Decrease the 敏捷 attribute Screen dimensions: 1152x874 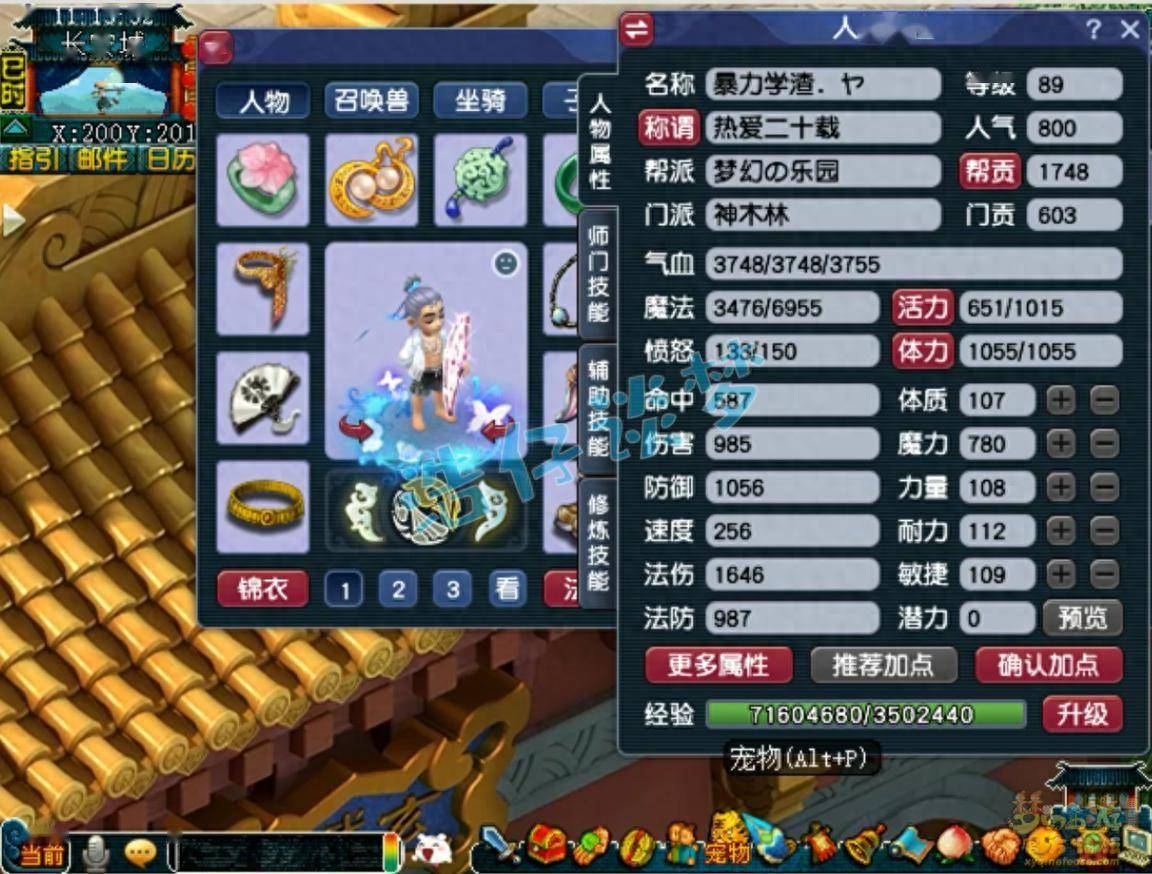1104,575
